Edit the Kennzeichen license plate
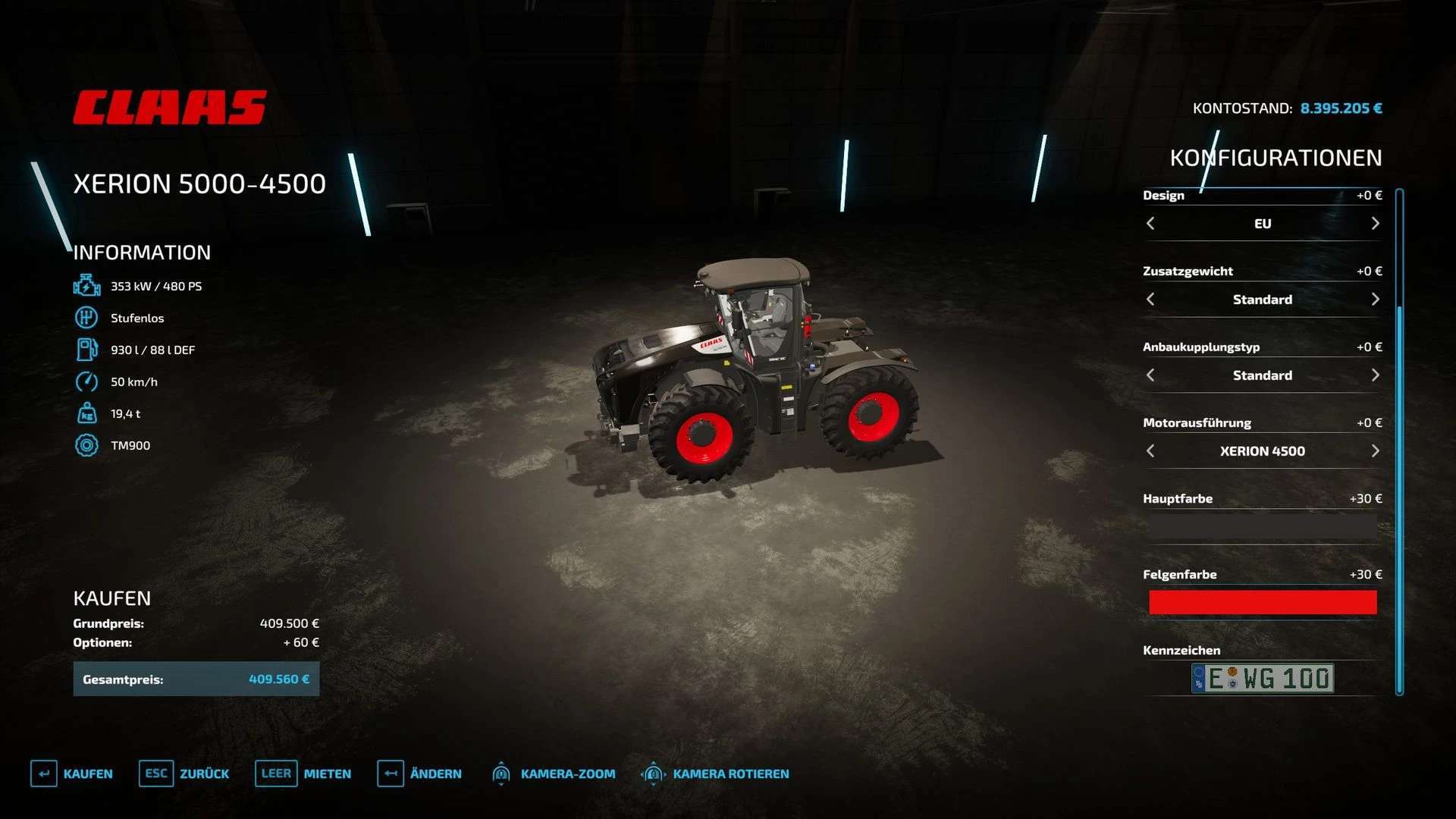 tap(1263, 678)
